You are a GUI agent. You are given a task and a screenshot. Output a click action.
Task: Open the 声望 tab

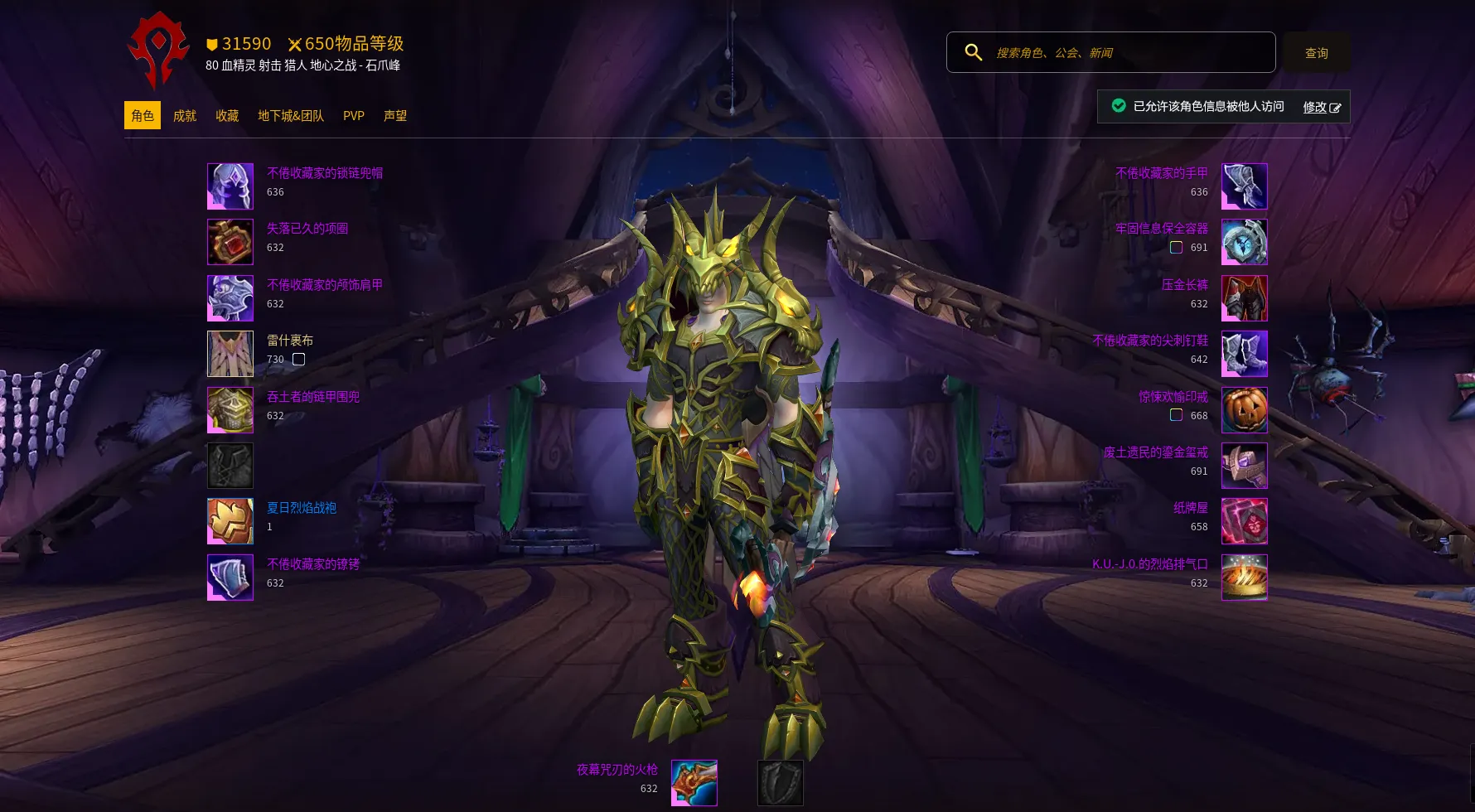(x=395, y=116)
